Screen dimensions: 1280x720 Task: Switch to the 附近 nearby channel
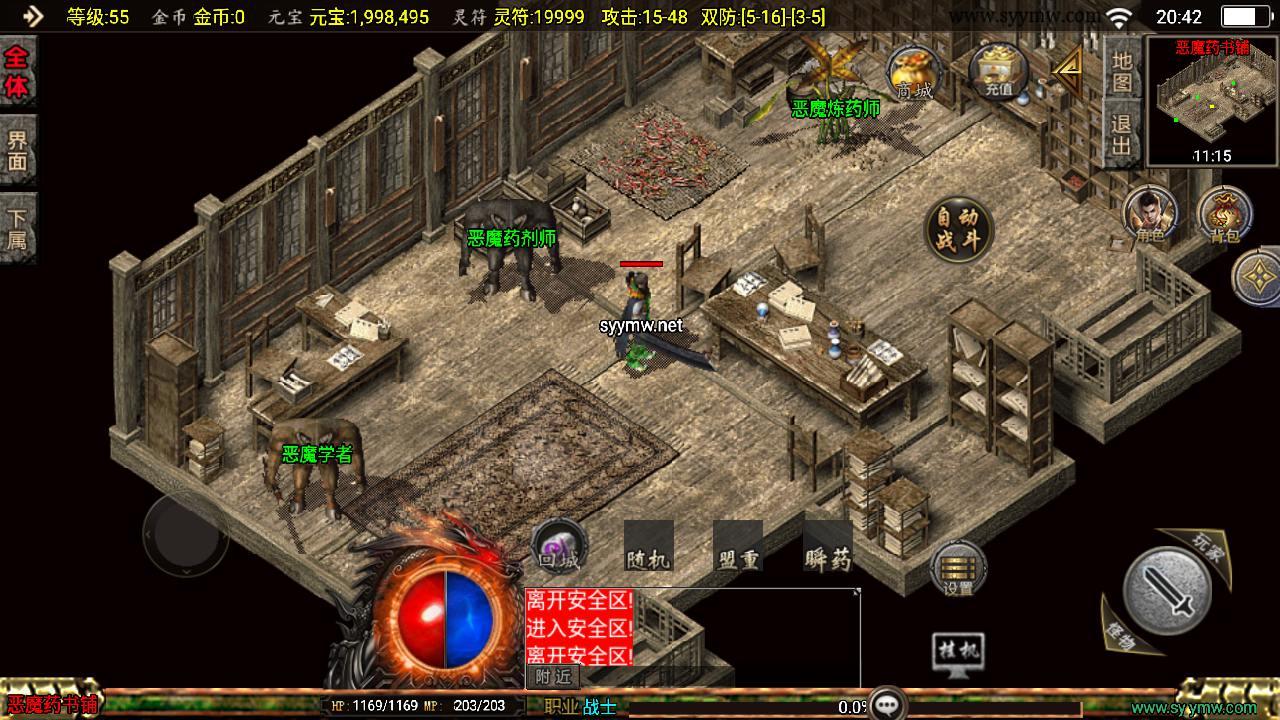(x=553, y=677)
